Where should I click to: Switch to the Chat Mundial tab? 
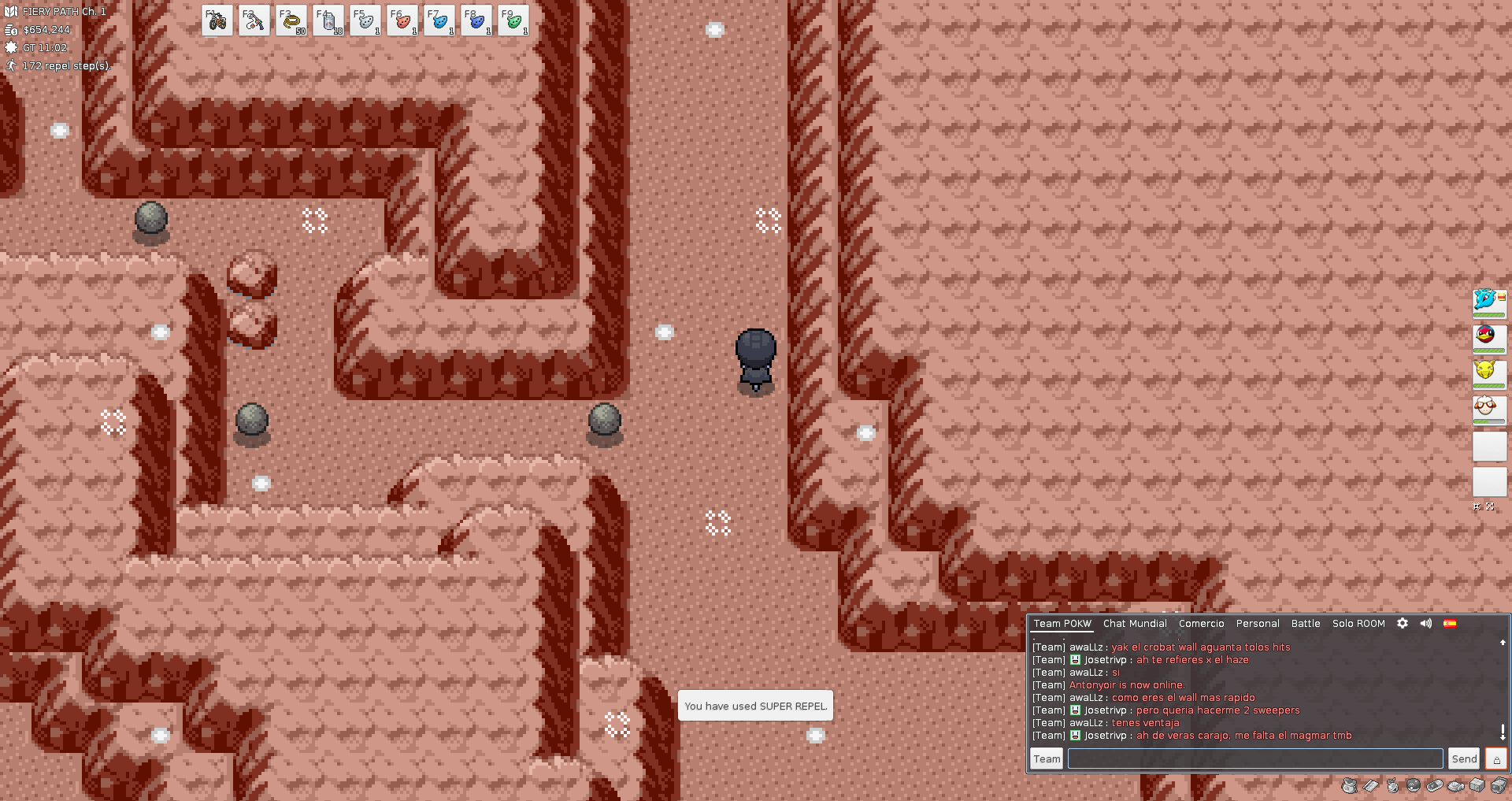point(1135,624)
